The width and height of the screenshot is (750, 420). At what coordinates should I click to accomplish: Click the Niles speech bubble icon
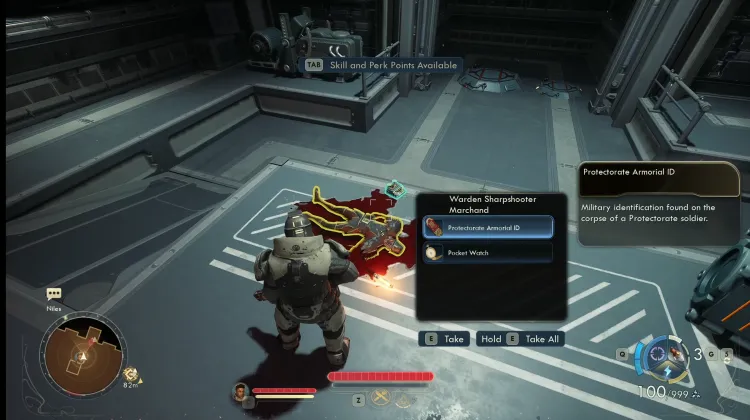point(54,295)
